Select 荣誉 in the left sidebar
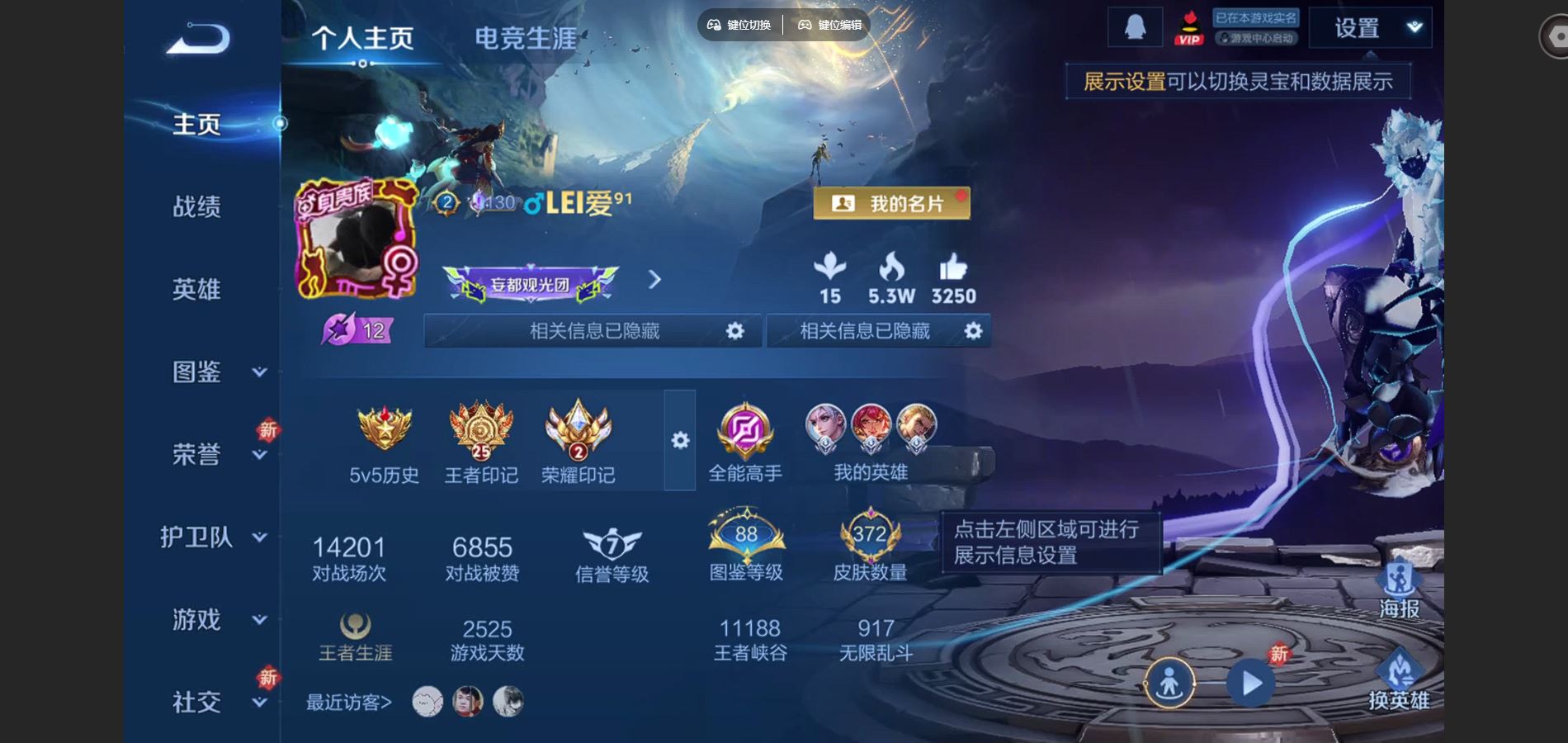 tap(198, 452)
